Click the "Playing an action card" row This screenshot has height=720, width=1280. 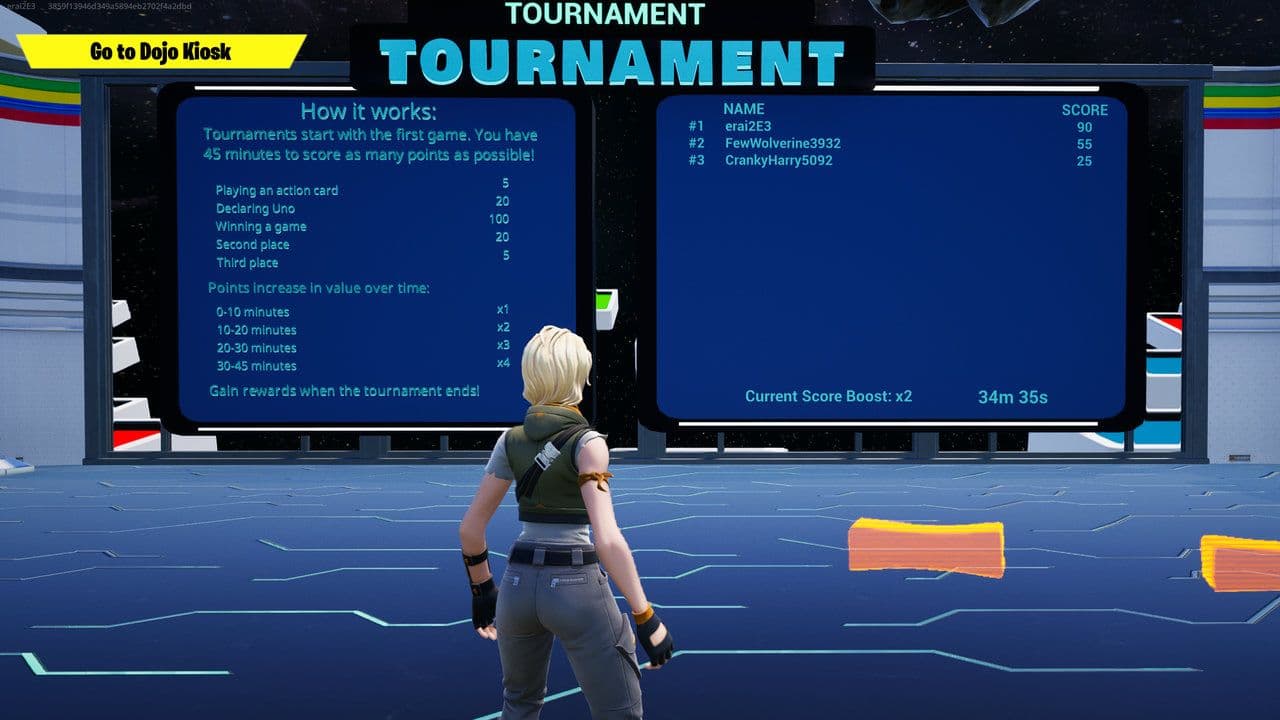[278, 190]
